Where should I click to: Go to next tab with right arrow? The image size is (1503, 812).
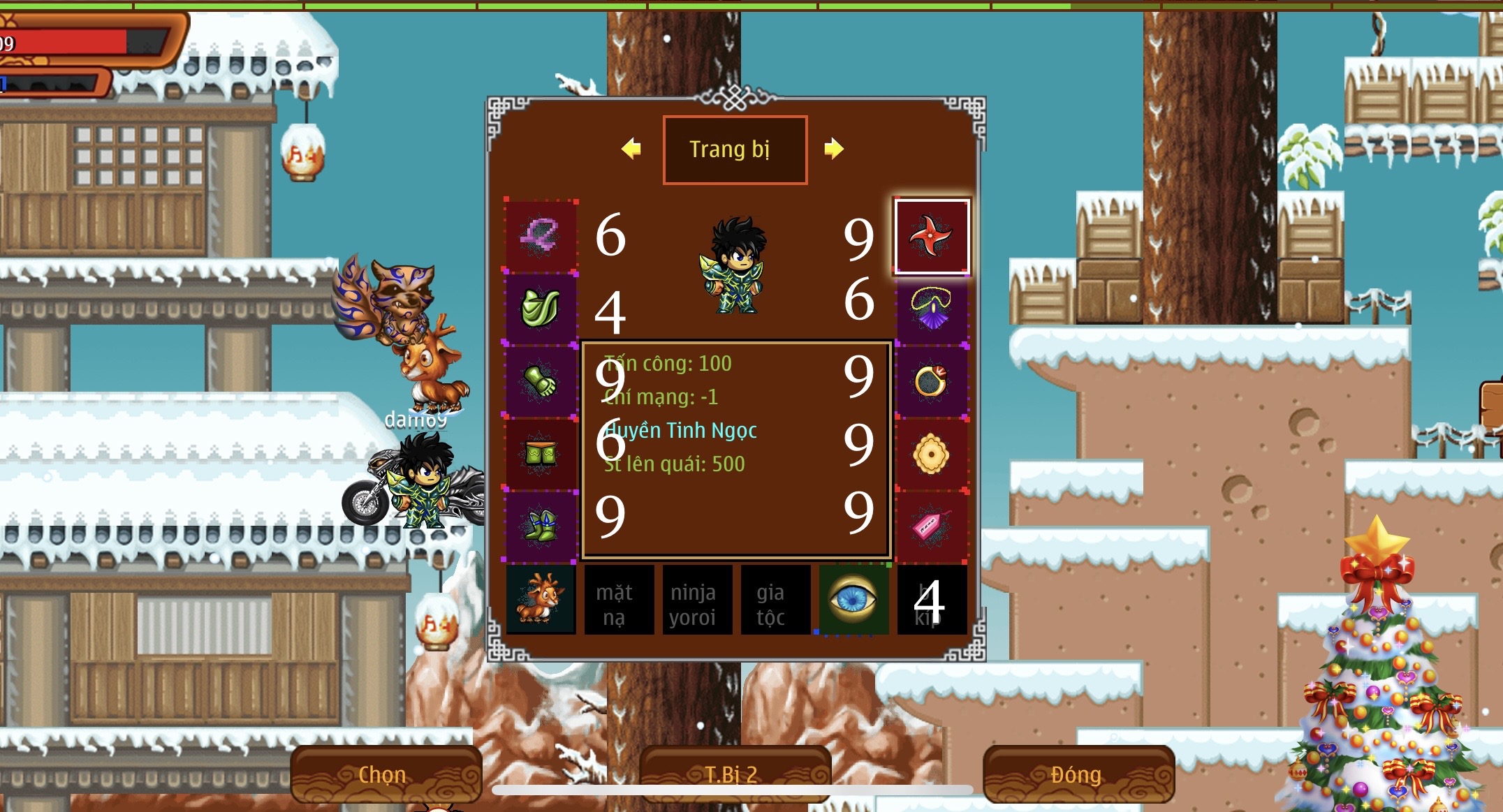(833, 149)
